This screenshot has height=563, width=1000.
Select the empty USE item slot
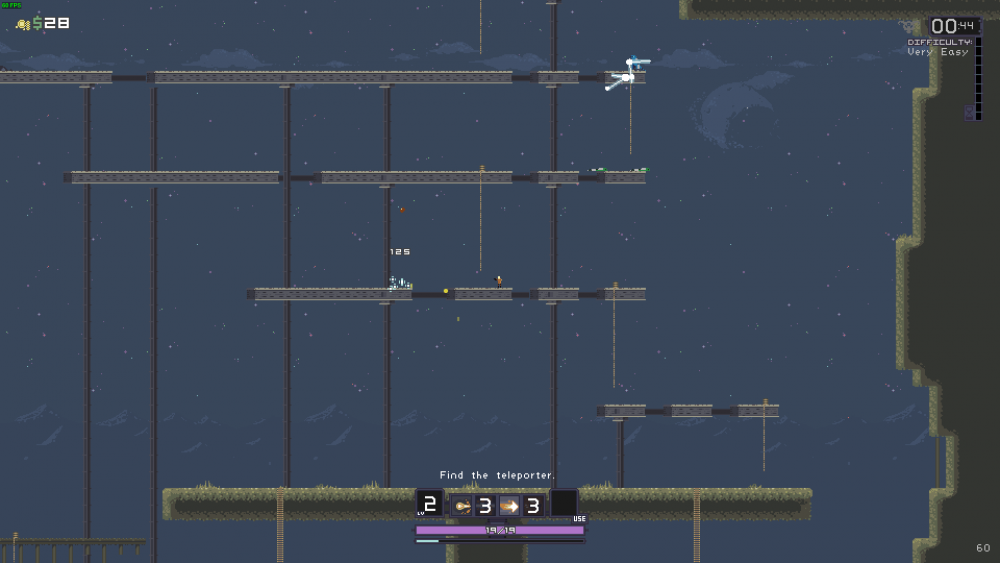(564, 503)
